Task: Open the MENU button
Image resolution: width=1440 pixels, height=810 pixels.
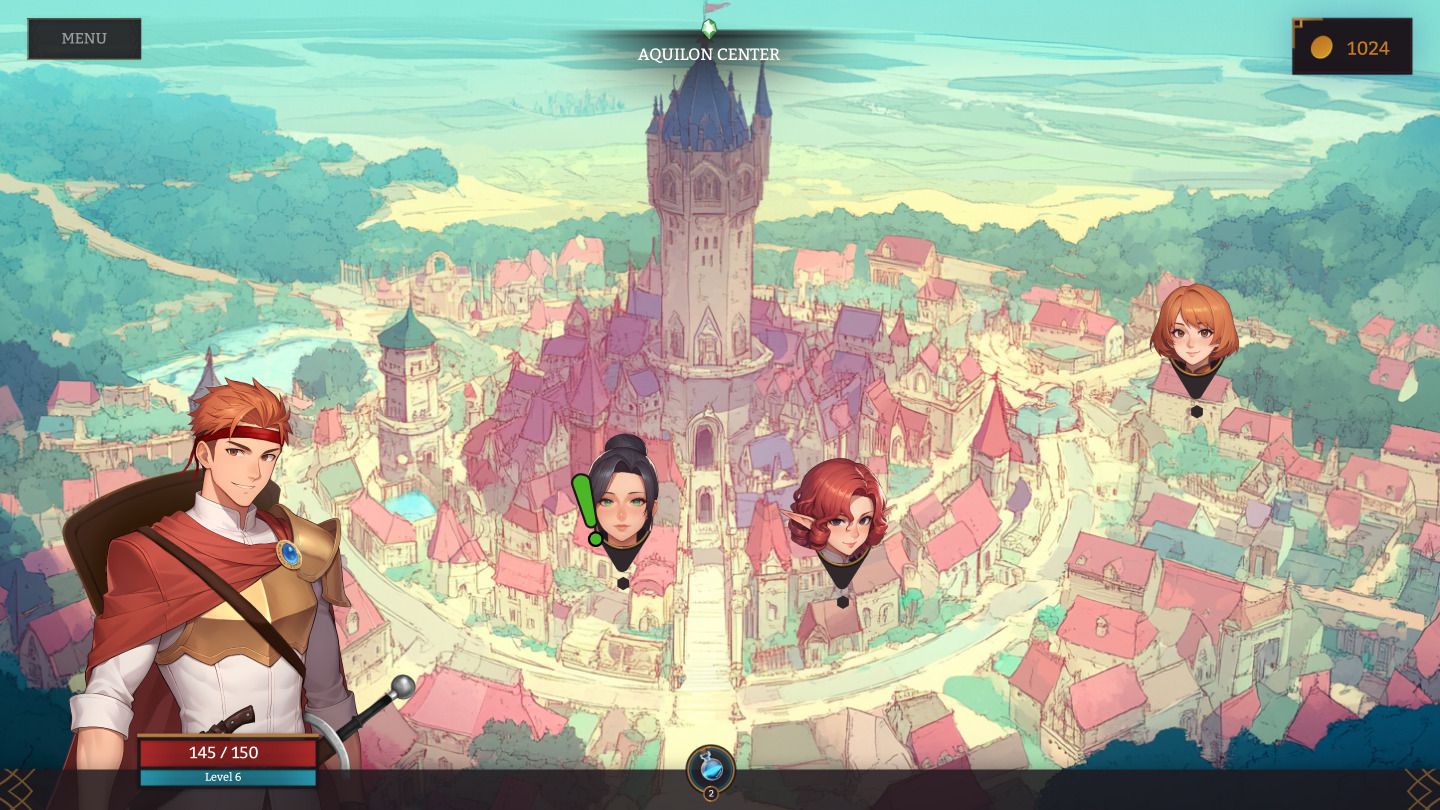Action: coord(84,39)
